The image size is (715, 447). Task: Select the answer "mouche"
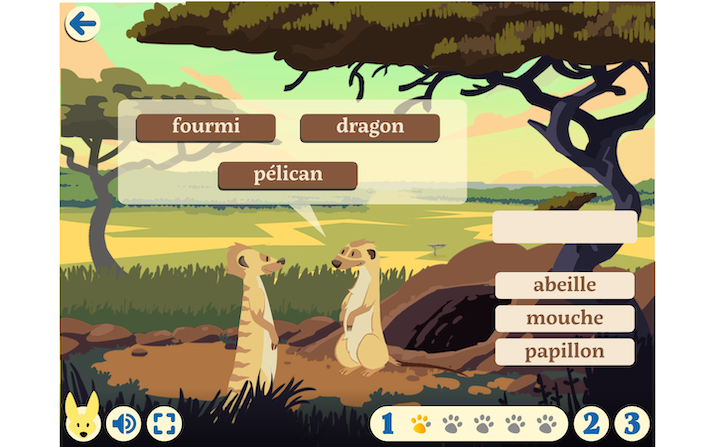565,319
